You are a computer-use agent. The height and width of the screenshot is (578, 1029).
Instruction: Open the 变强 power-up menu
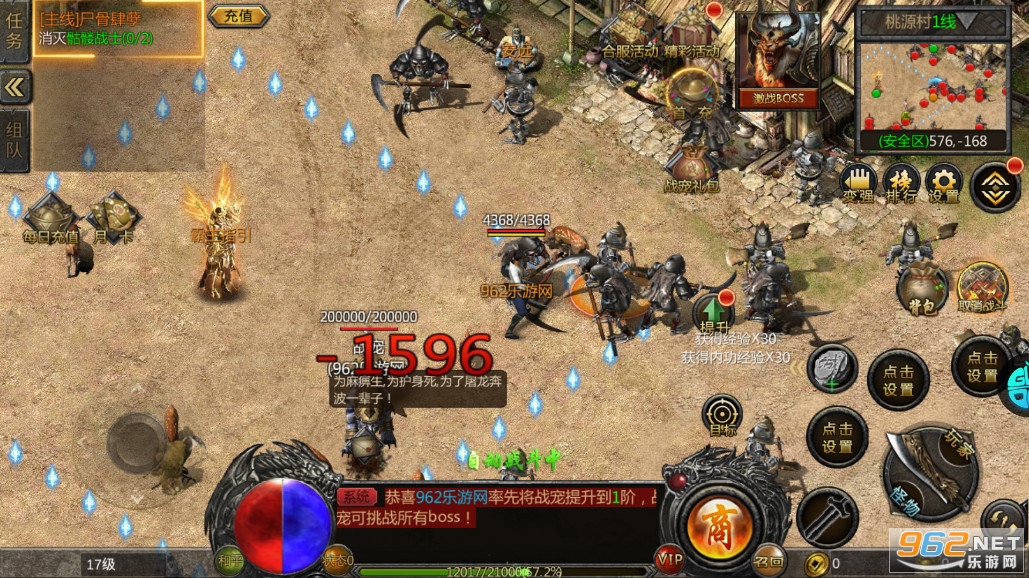click(x=858, y=182)
